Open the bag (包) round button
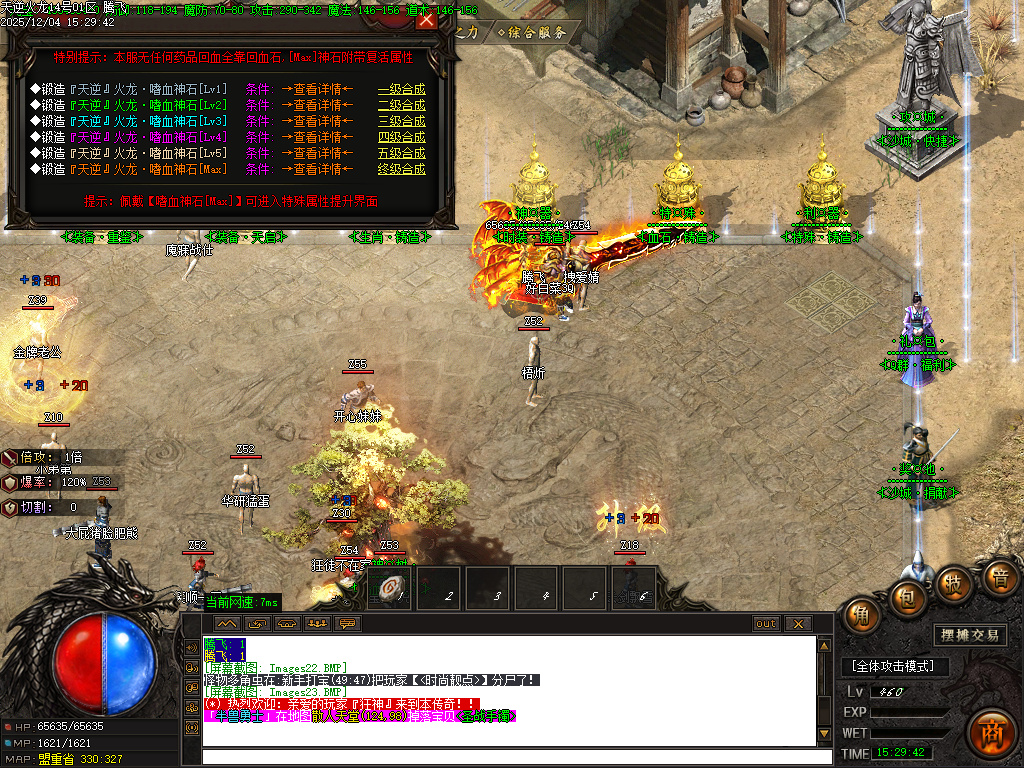This screenshot has height=768, width=1024. click(x=907, y=596)
